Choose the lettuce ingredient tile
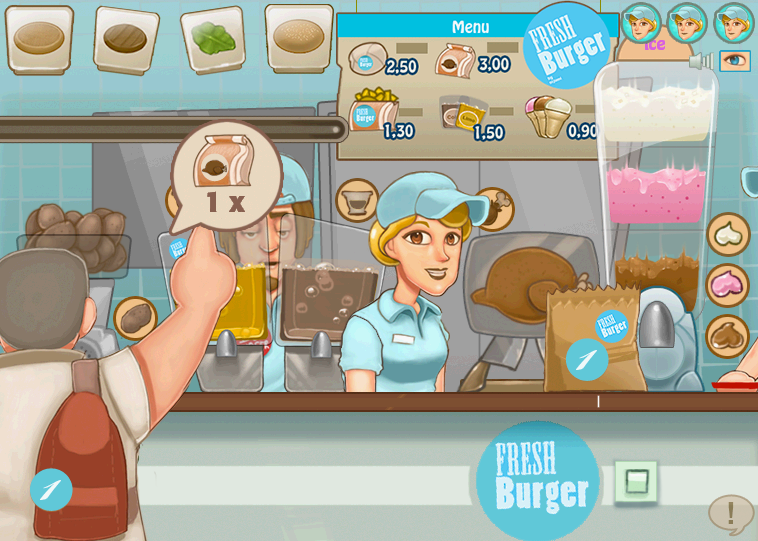 click(212, 39)
